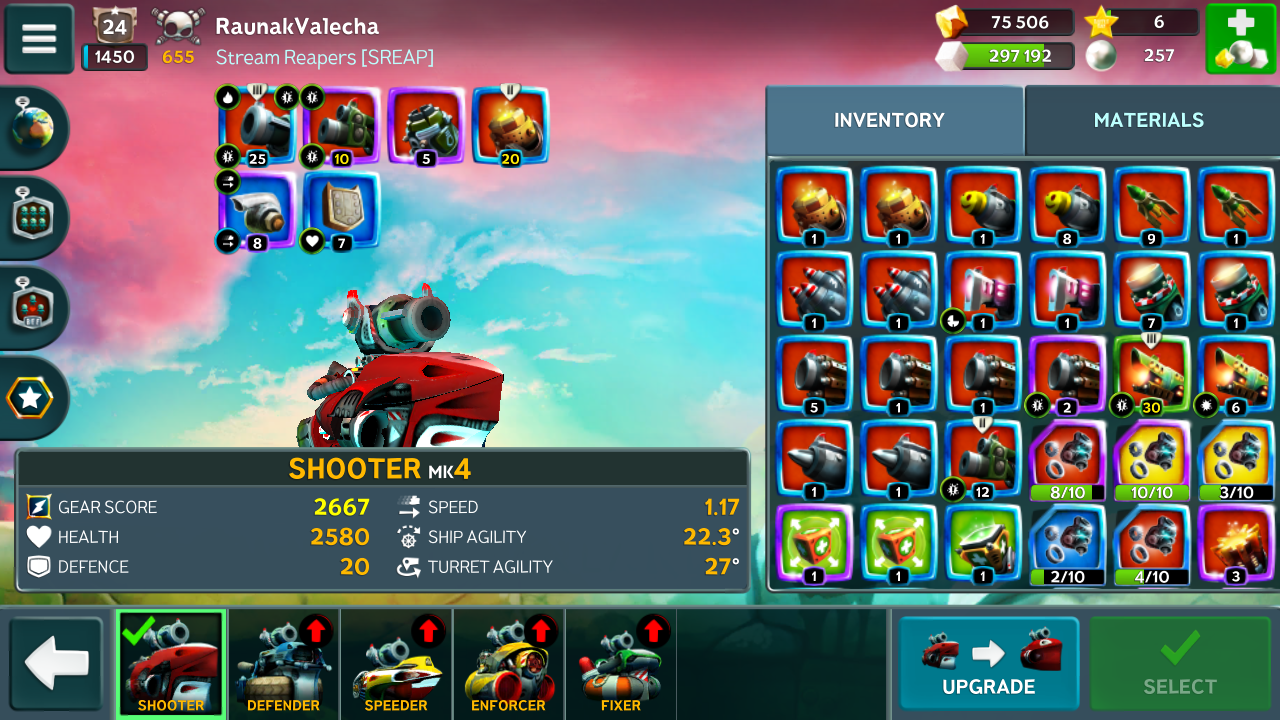Open the Inventory tab
This screenshot has width=1280, height=720.
[889, 120]
